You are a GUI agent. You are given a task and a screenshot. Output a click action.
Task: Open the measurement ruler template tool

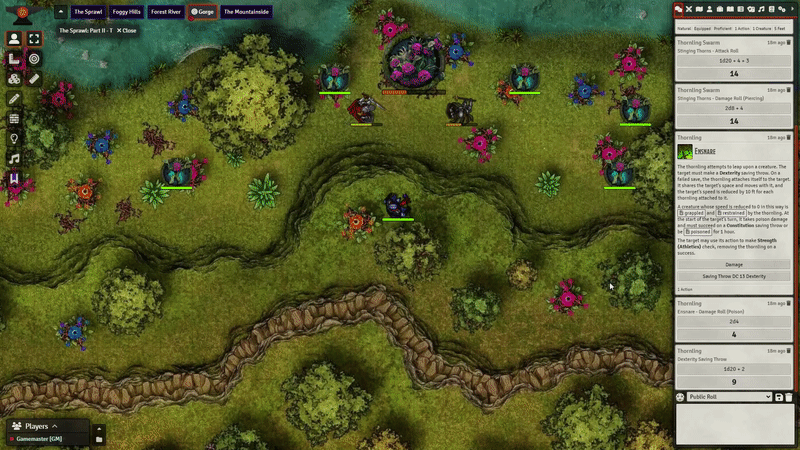[14, 59]
